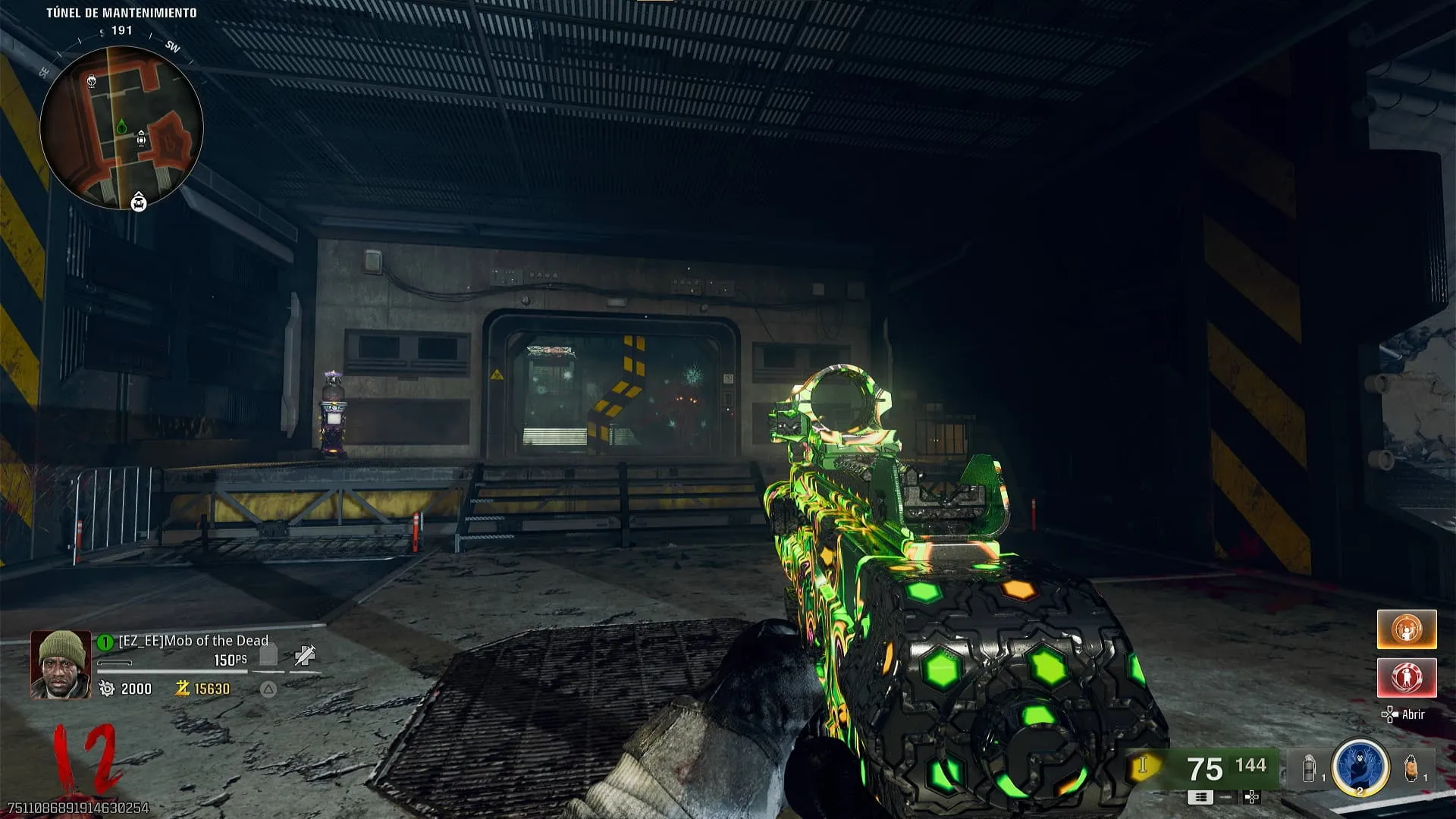Click the armor plate icon
The height and width of the screenshot is (819, 1456).
pyautogui.click(x=268, y=655)
